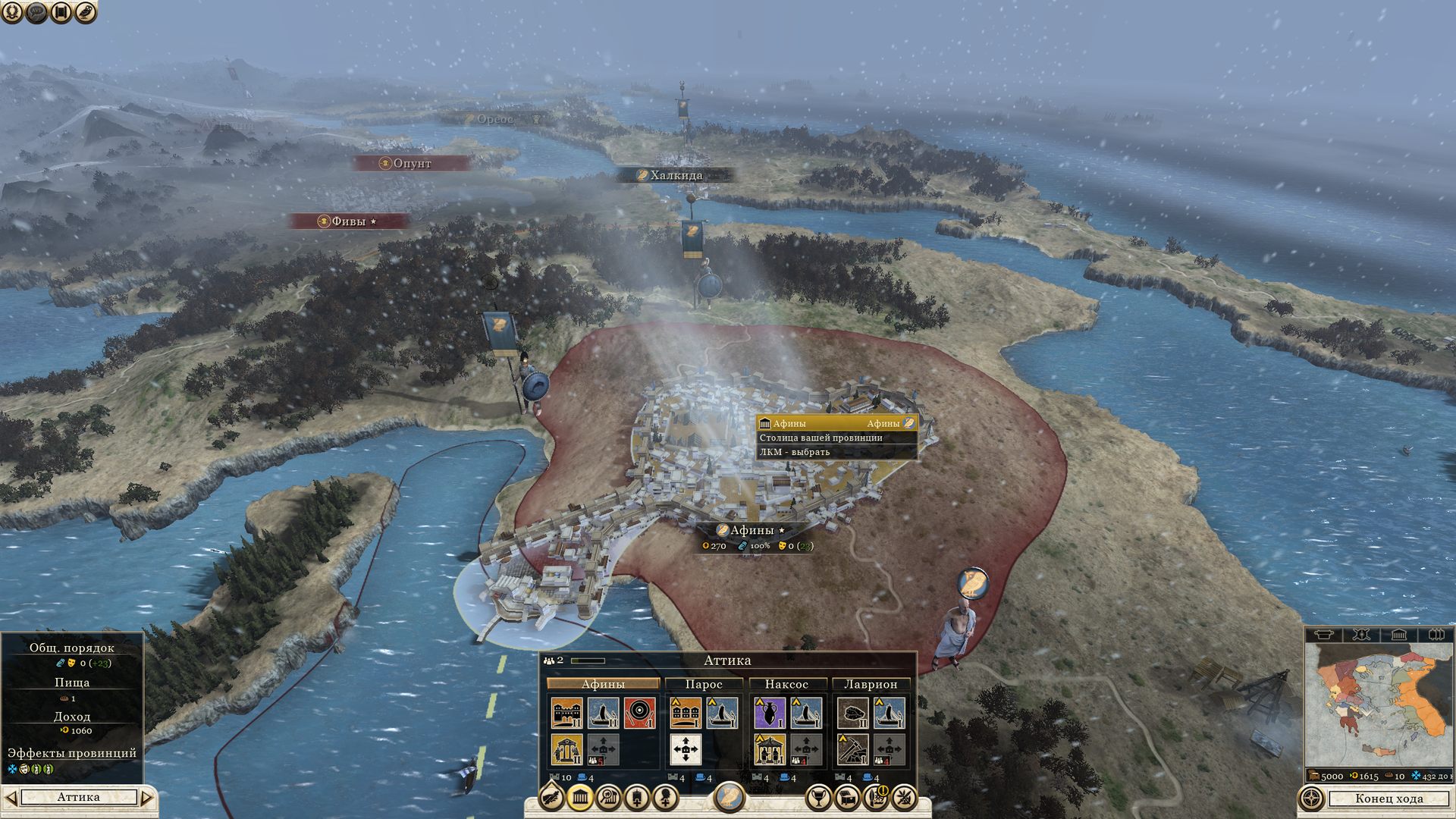
Task: Open the laurel wreath objectives icon top-left
Action: [x=11, y=11]
